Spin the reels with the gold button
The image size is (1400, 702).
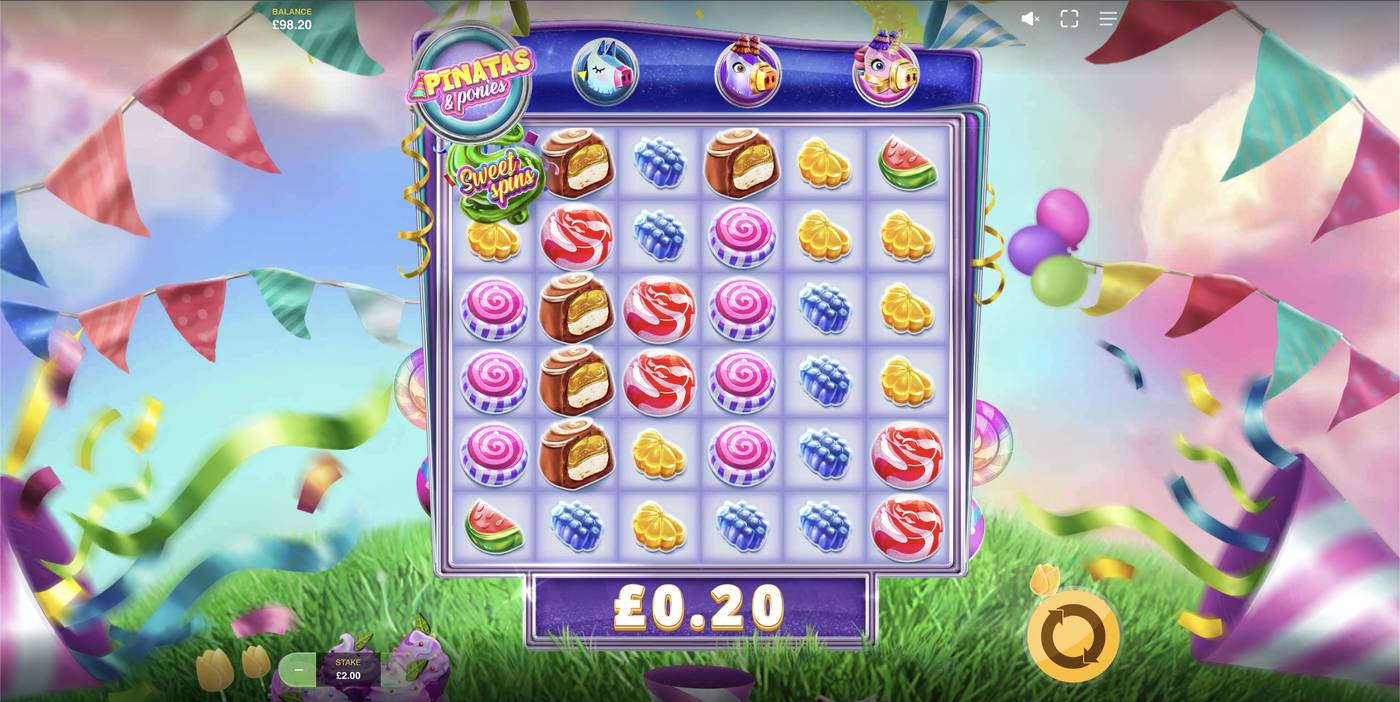point(1073,636)
